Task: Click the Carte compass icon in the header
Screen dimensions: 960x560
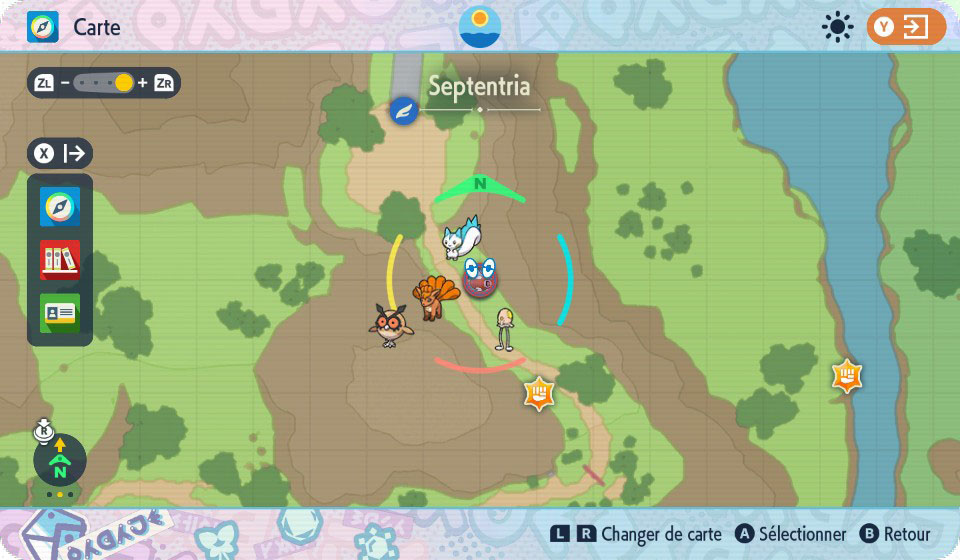Action: coord(43,27)
